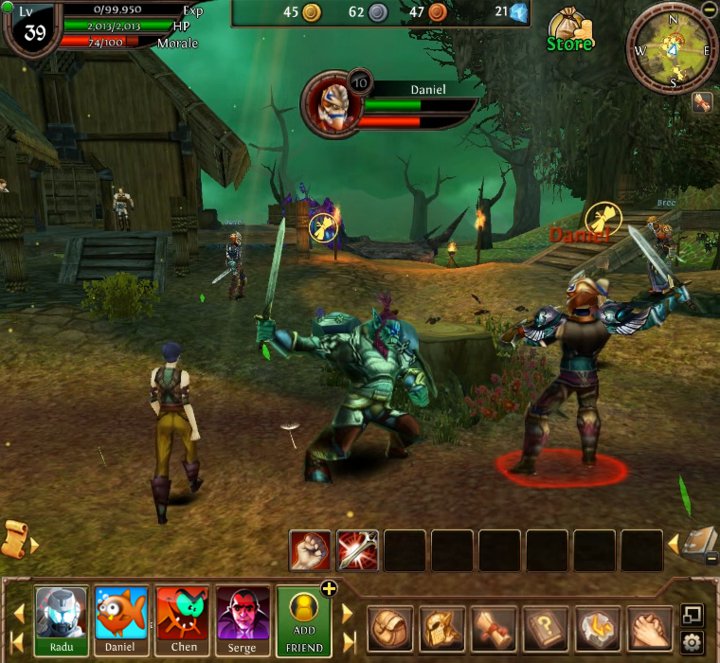Activate the fist punch ability
Screen dimensions: 720x663
(x=310, y=550)
